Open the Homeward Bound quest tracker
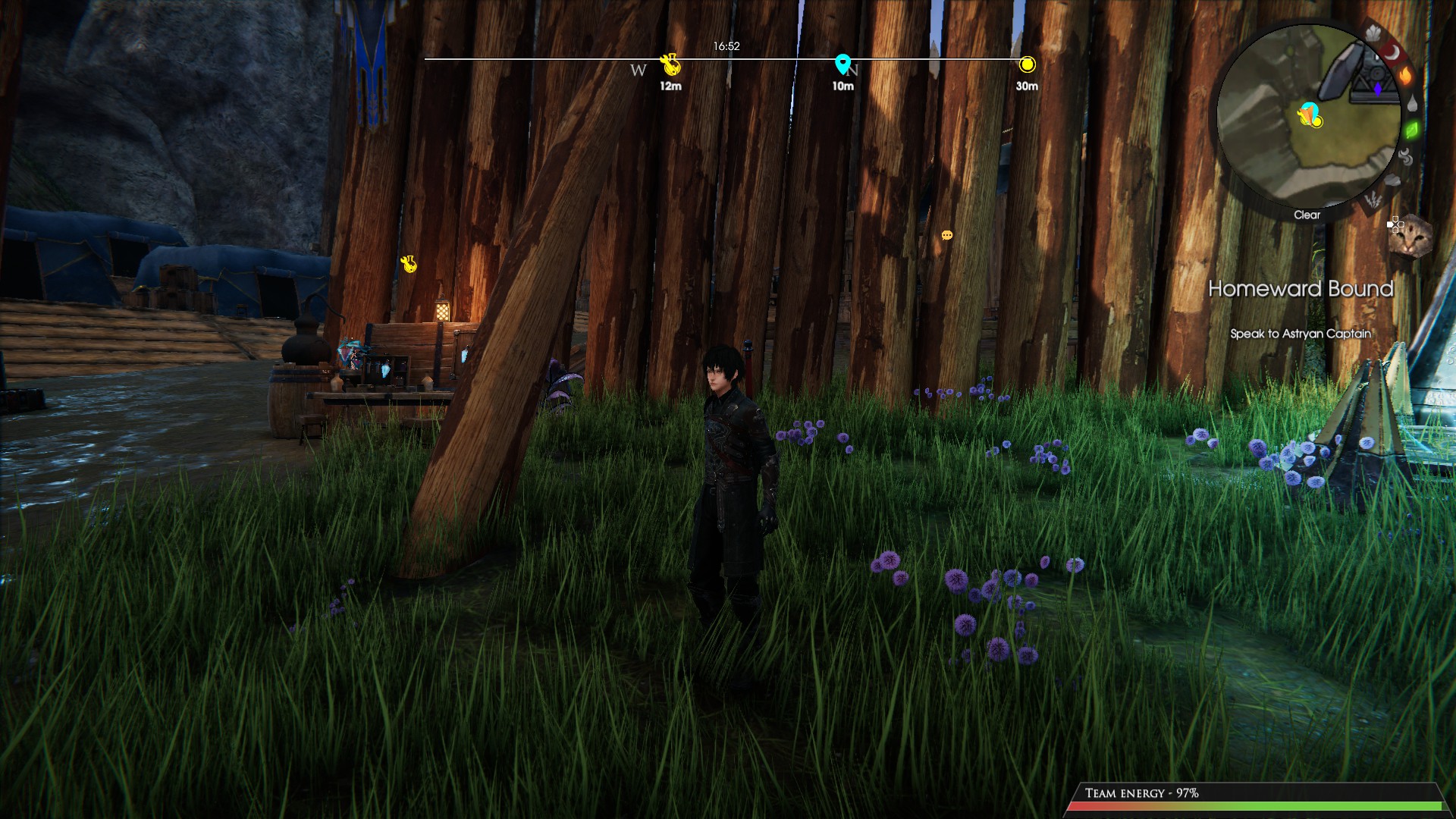1456x819 pixels. click(1300, 289)
